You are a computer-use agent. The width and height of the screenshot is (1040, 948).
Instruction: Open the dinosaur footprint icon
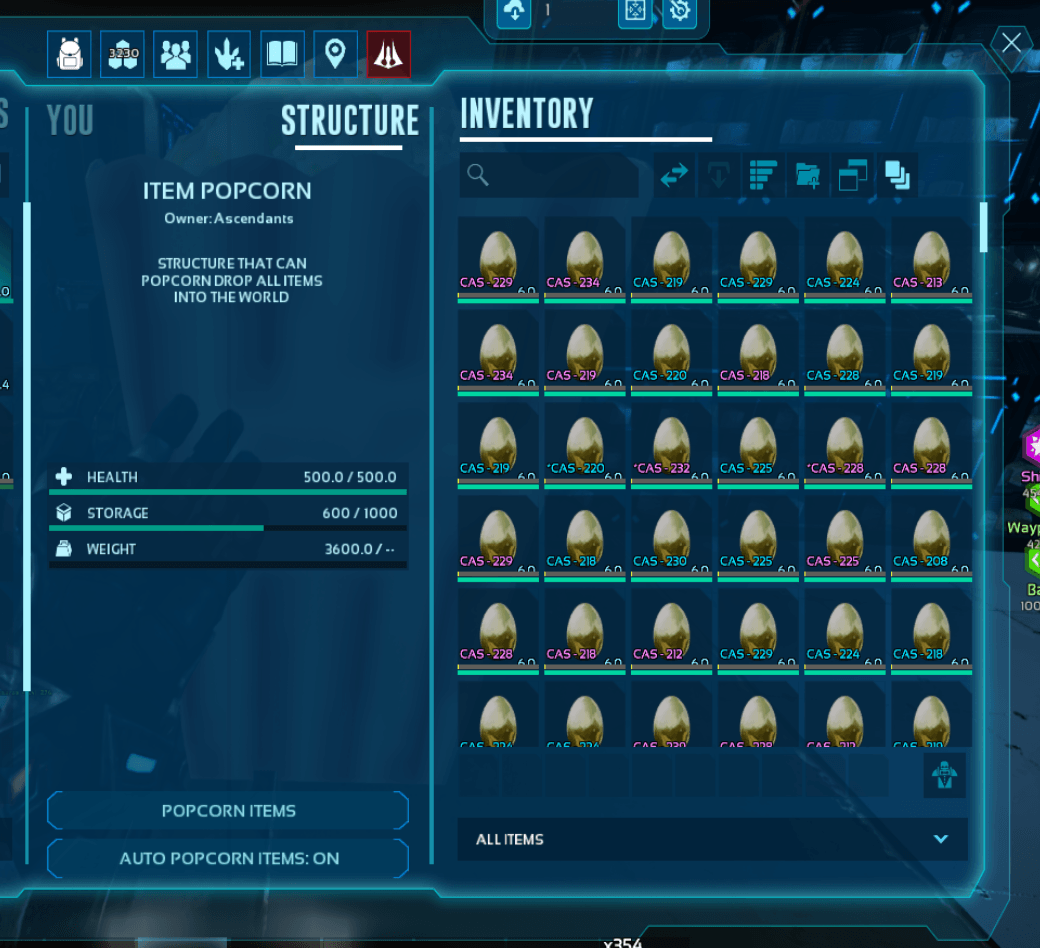tap(229, 54)
